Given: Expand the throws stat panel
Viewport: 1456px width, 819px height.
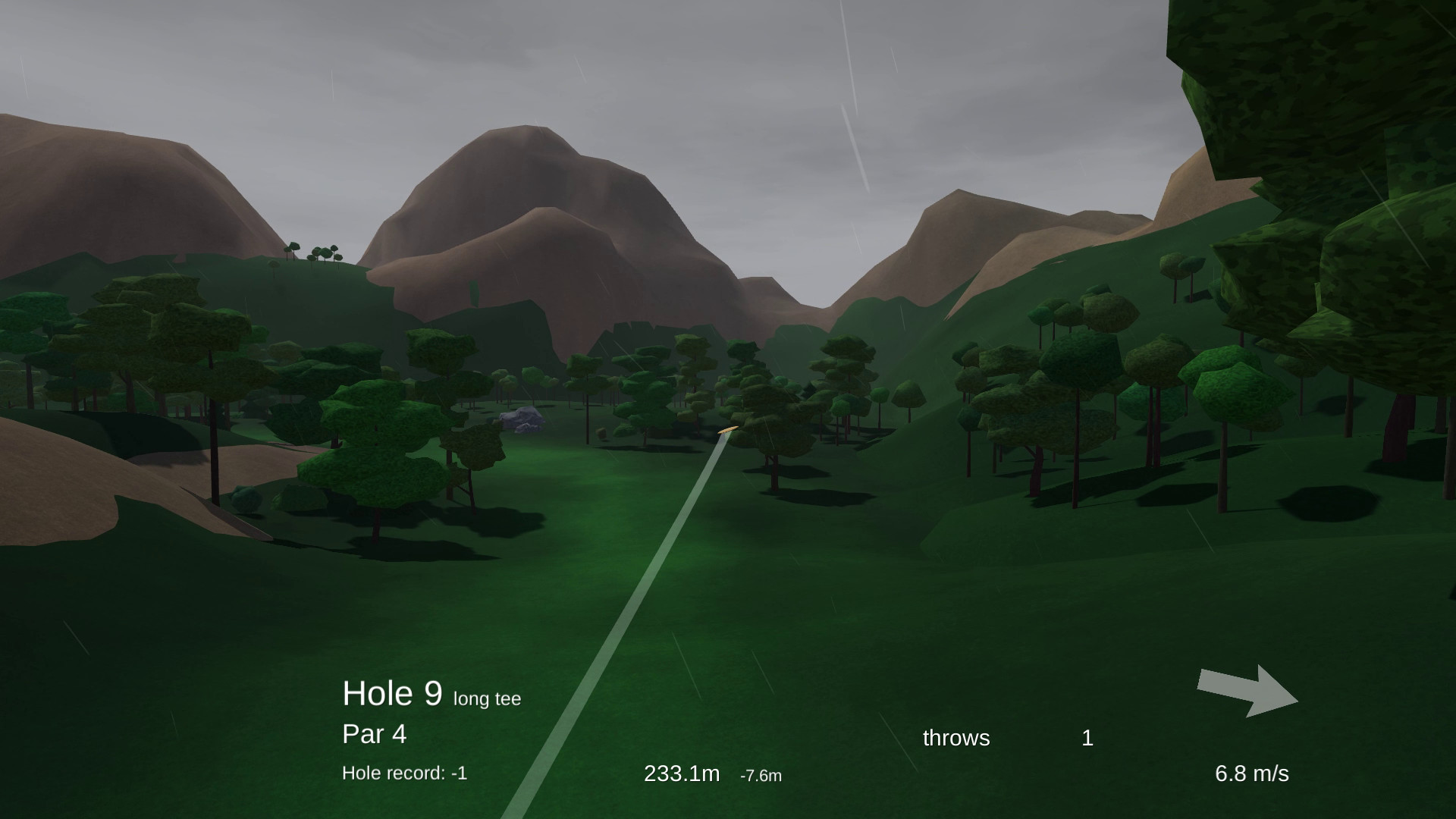Looking at the screenshot, I should click(955, 738).
